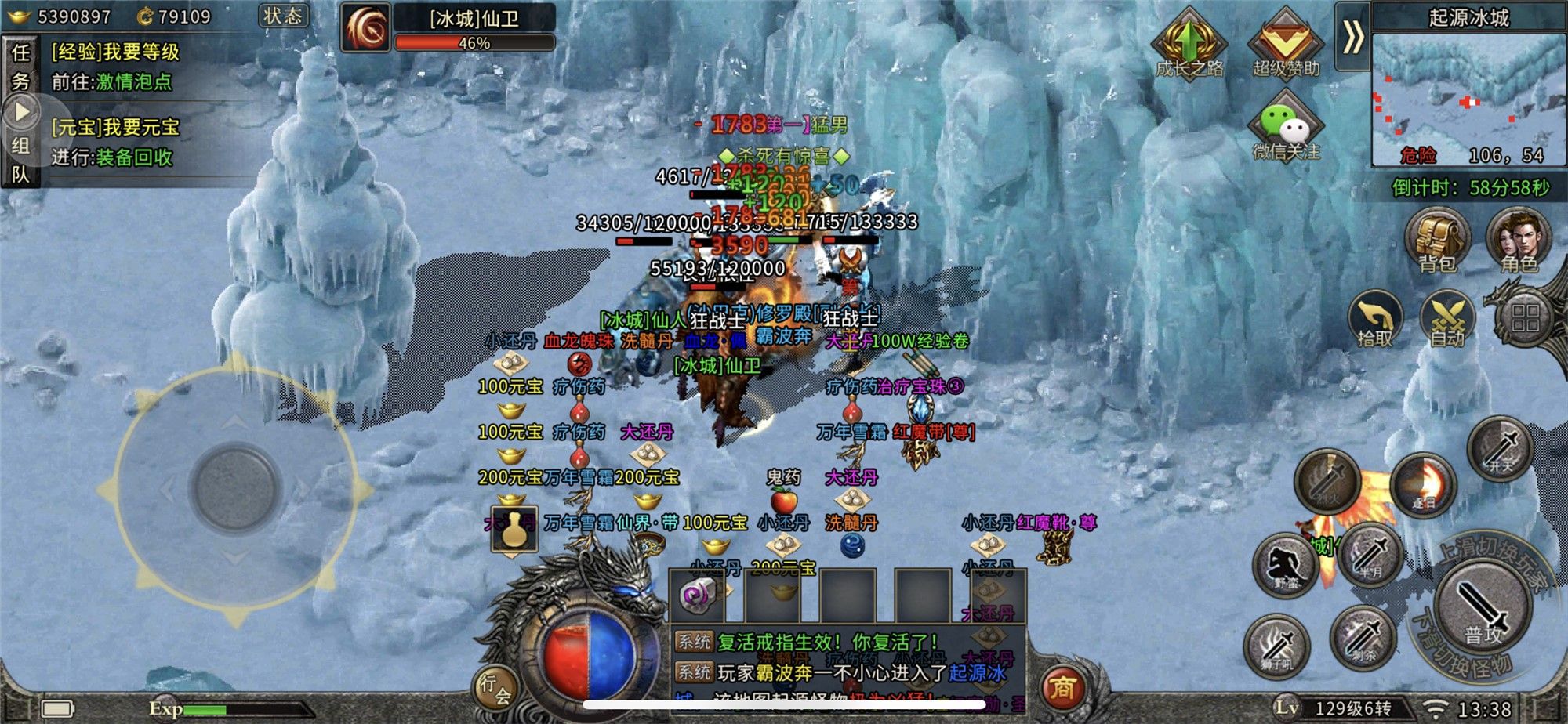Open the 起源冰城 minimap
Image resolution: width=1568 pixels, height=724 pixels.
pos(1468,98)
